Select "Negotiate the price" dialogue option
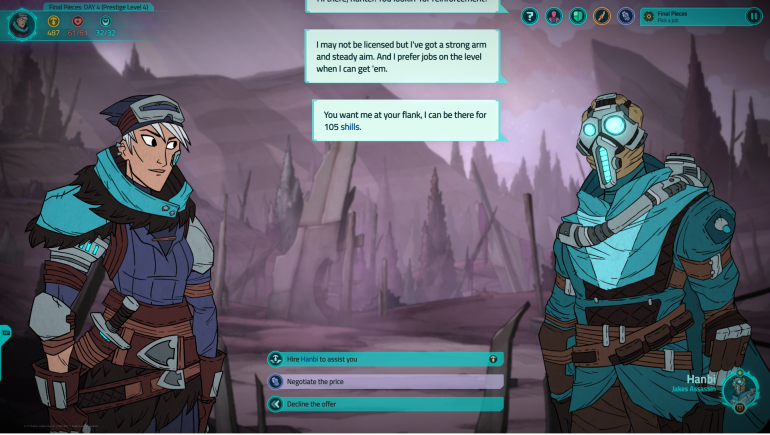 click(x=384, y=381)
